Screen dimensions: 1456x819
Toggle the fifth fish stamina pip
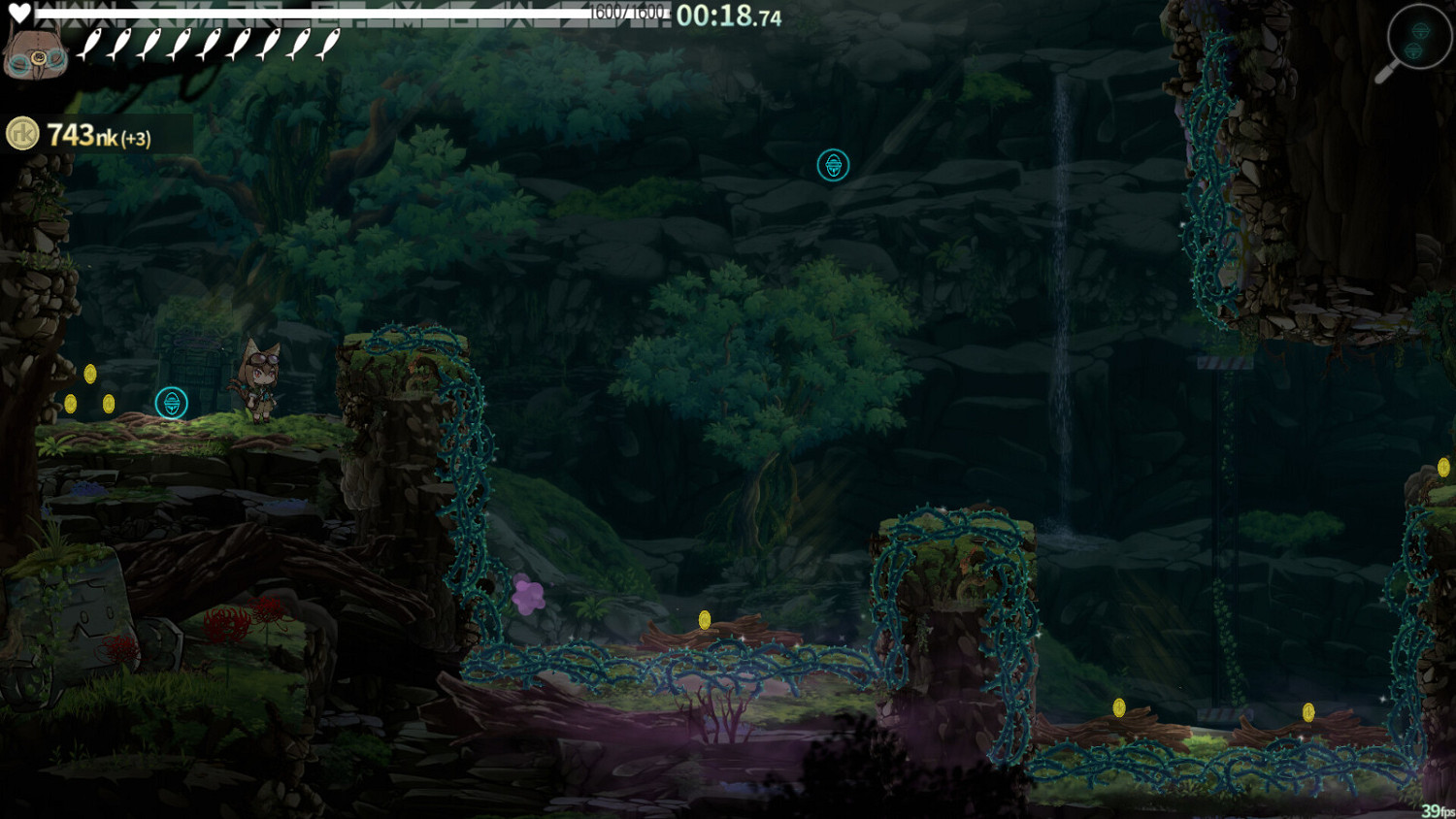211,43
